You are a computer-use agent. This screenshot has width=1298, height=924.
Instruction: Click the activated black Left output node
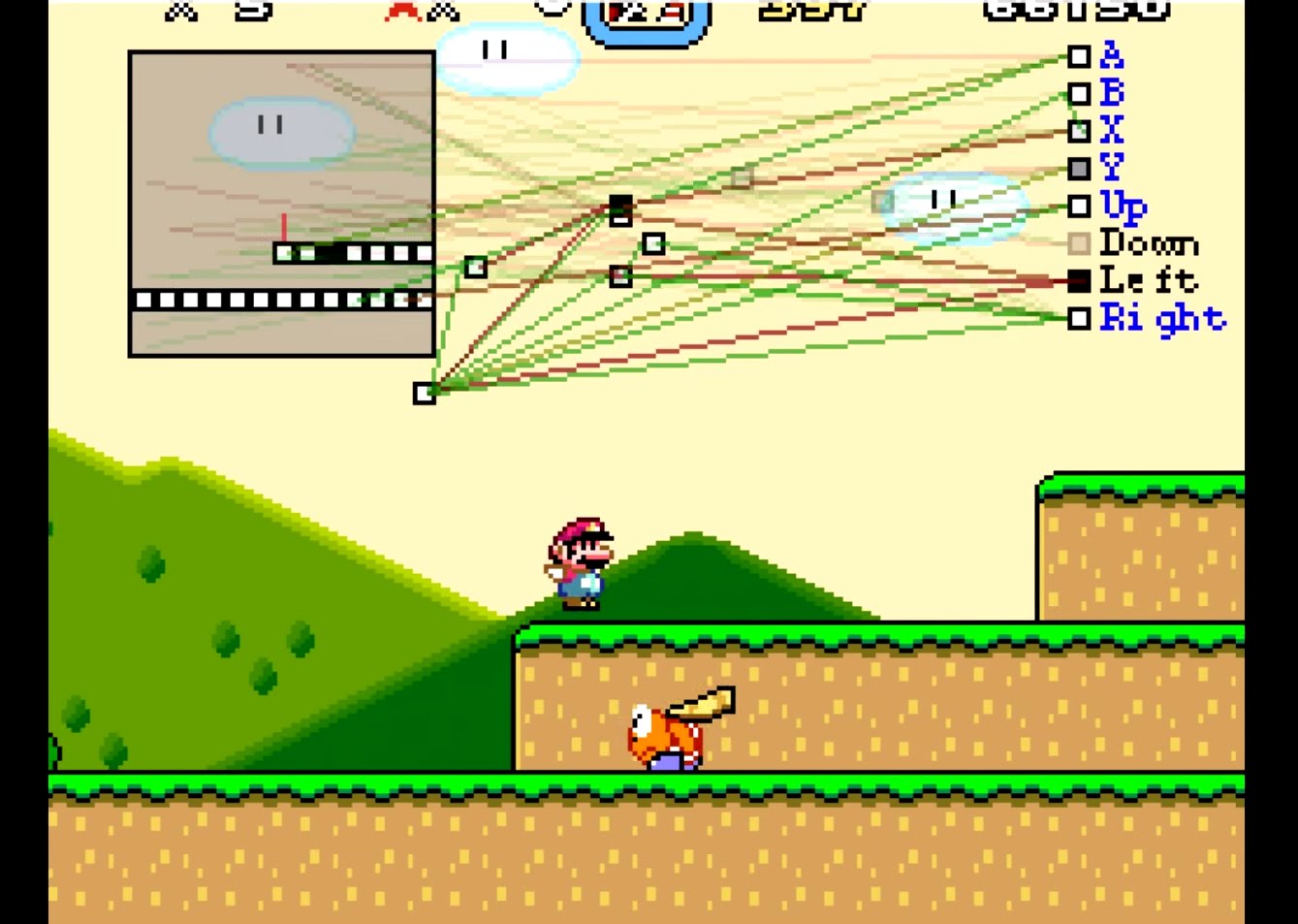(x=1081, y=281)
